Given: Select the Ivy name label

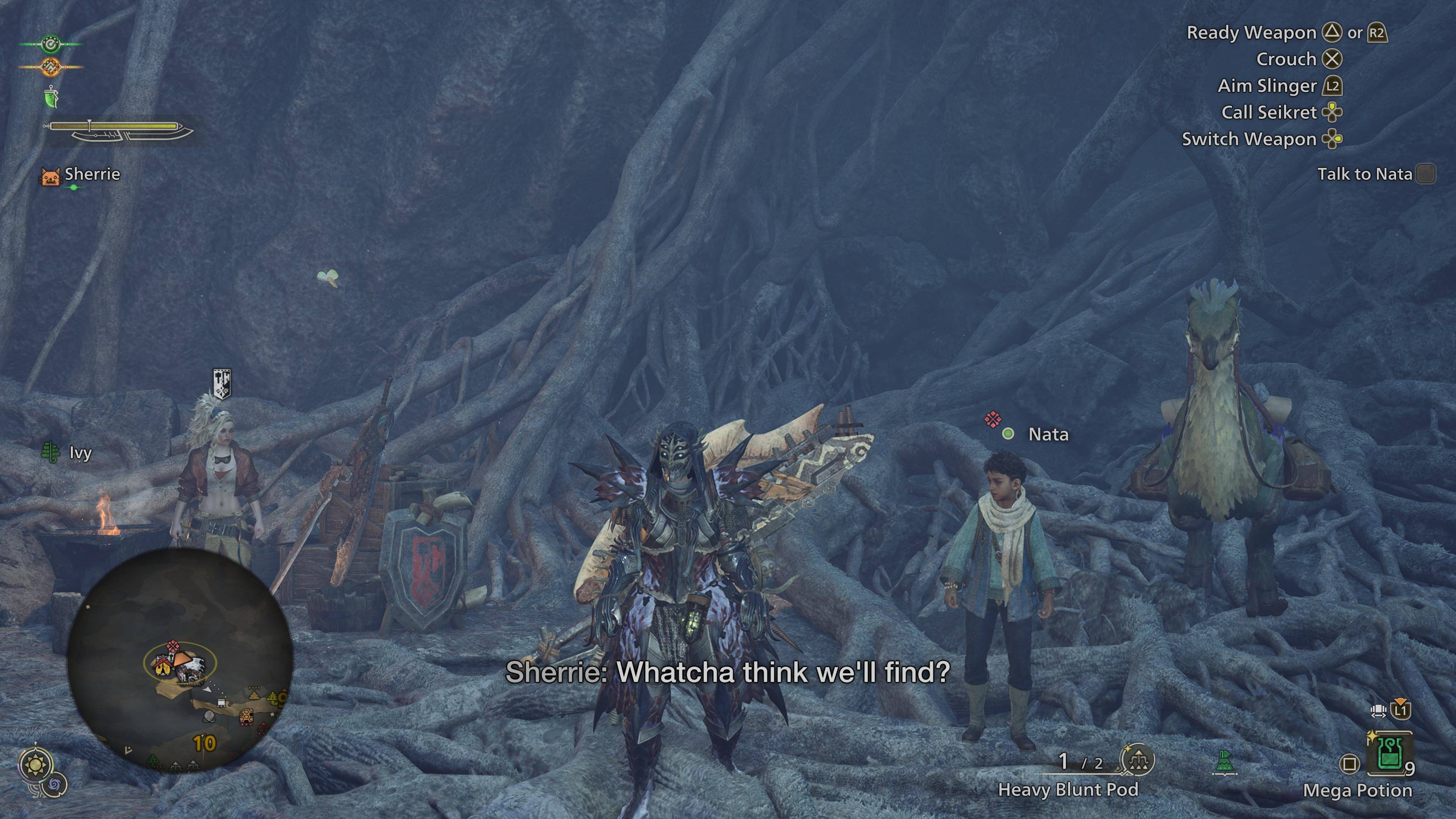Looking at the screenshot, I should [x=80, y=453].
